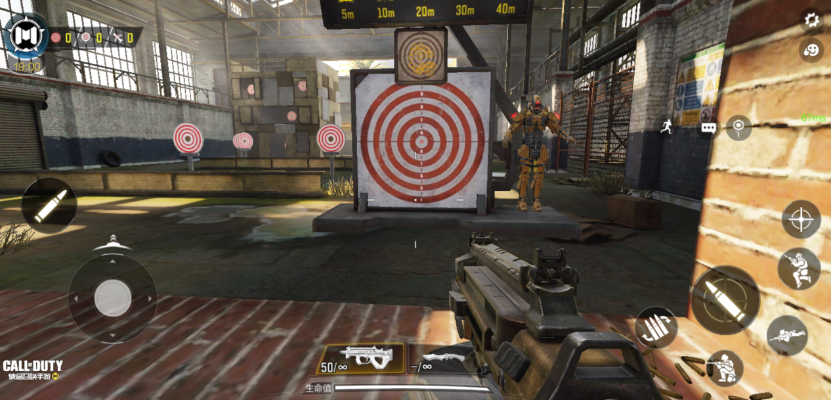Activate the map pin marker button

point(738,126)
